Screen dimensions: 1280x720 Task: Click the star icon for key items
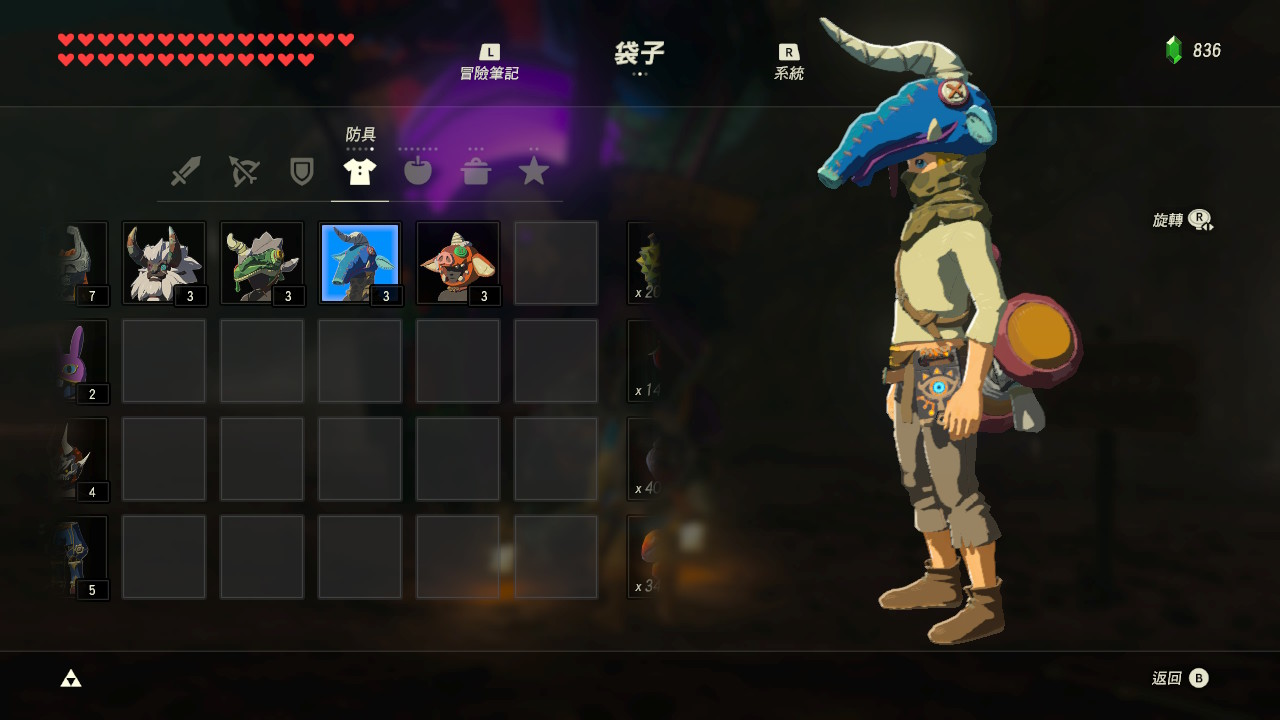click(534, 170)
